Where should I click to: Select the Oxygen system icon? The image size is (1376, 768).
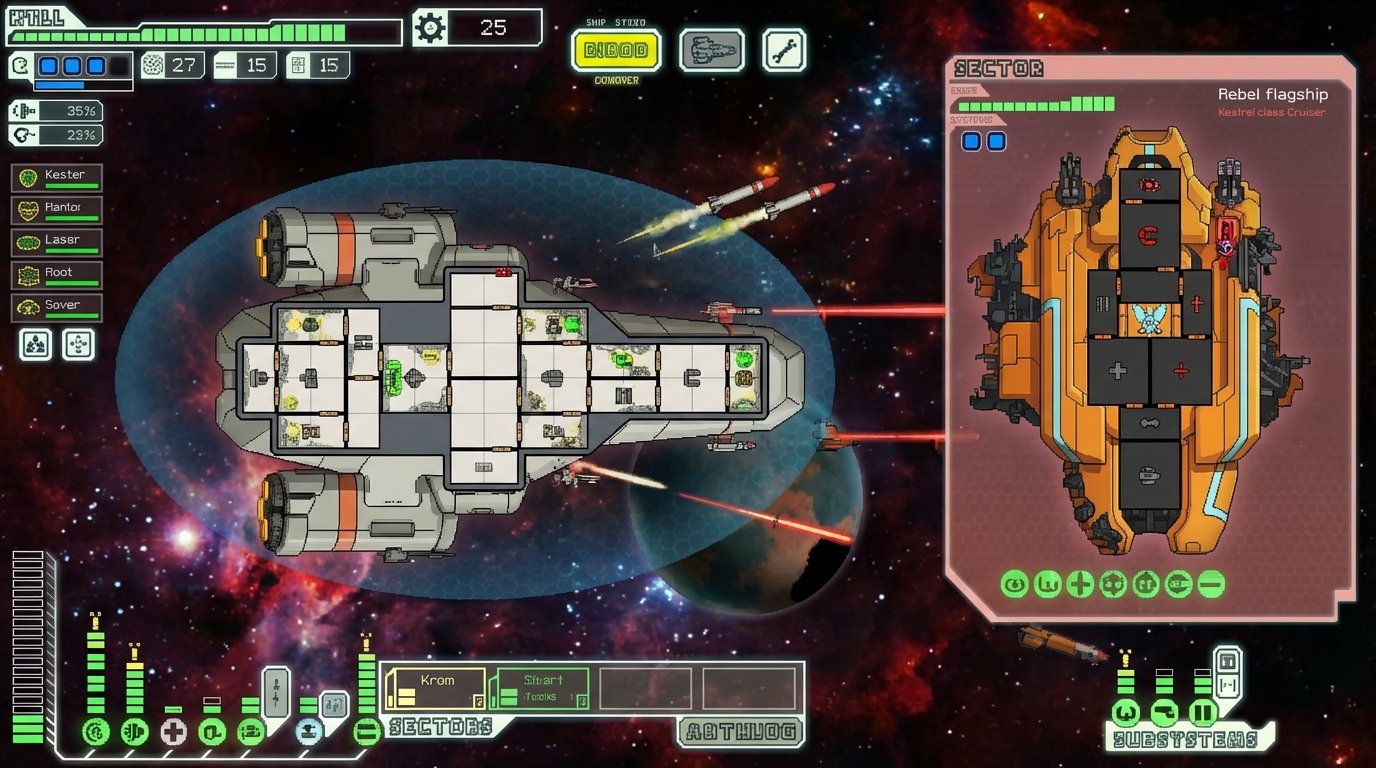tap(212, 731)
